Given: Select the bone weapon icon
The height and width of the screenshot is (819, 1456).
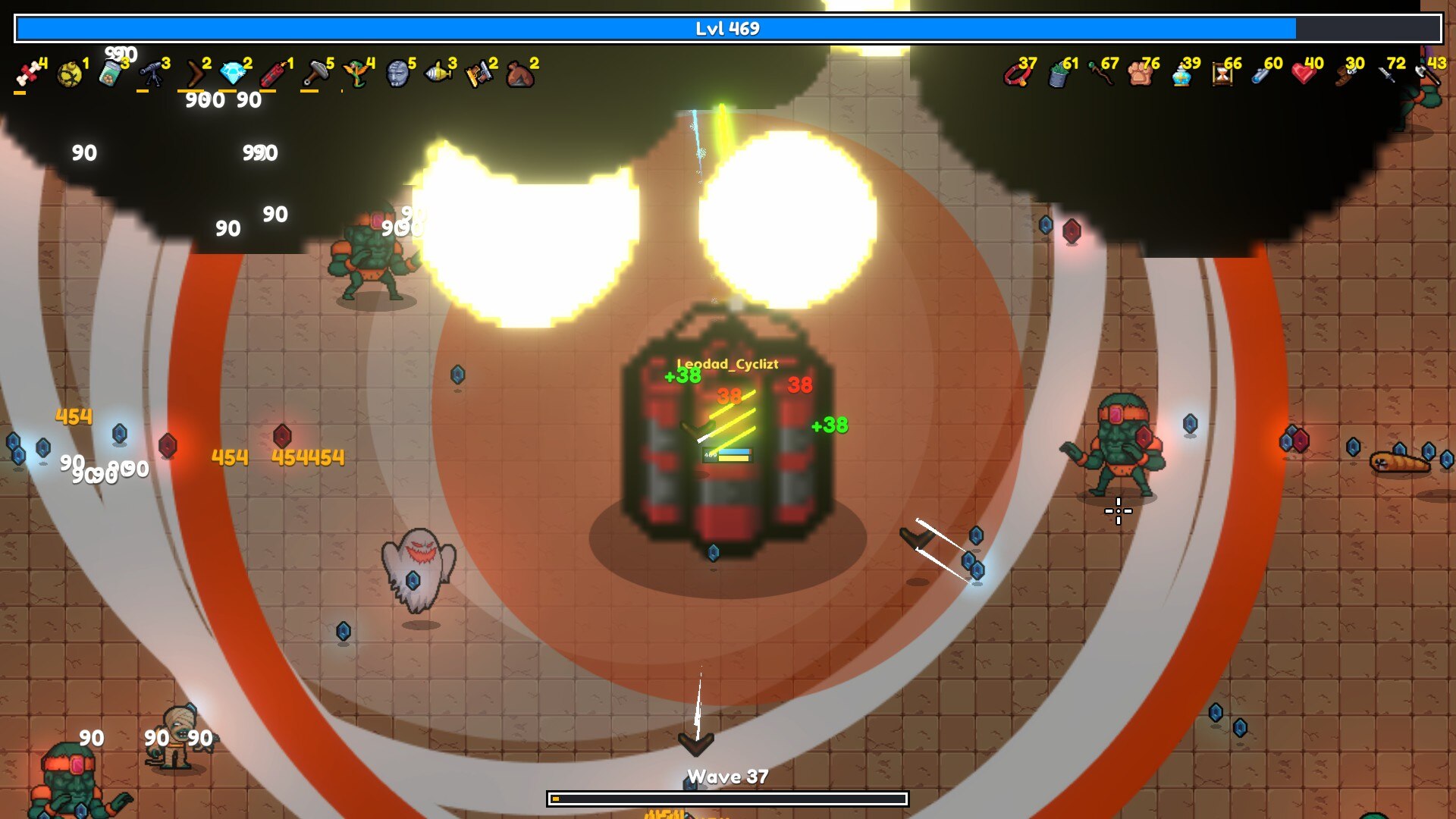Looking at the screenshot, I should [28, 74].
